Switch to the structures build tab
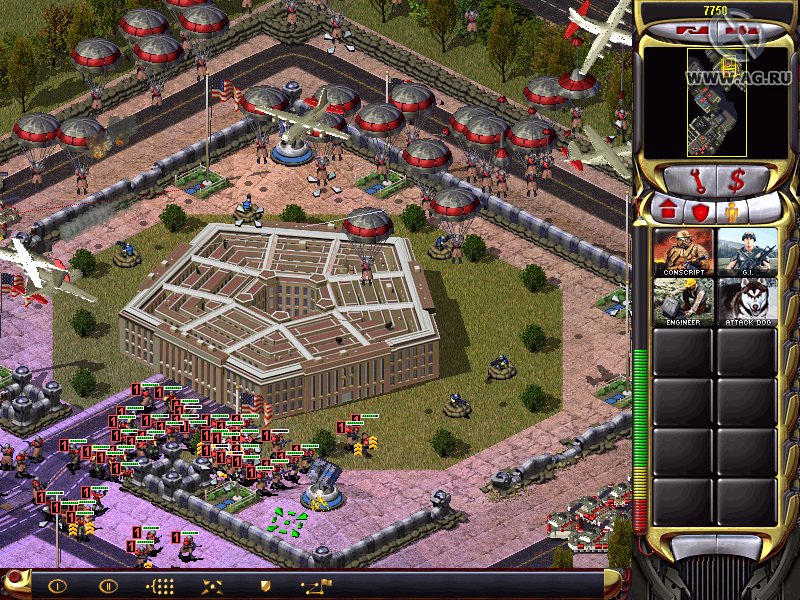Viewport: 800px width, 600px height. tap(666, 212)
